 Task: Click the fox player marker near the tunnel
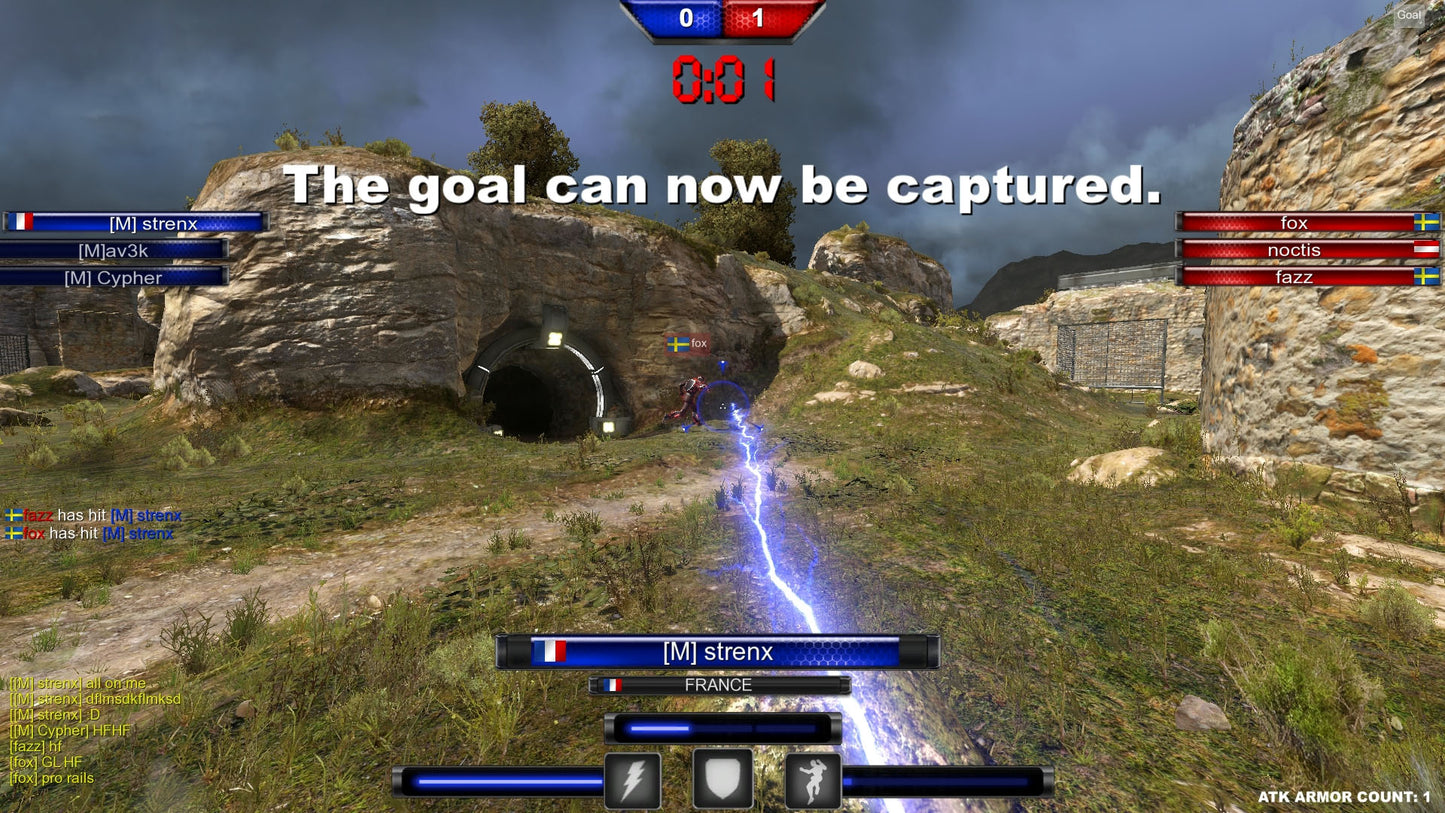pos(687,343)
